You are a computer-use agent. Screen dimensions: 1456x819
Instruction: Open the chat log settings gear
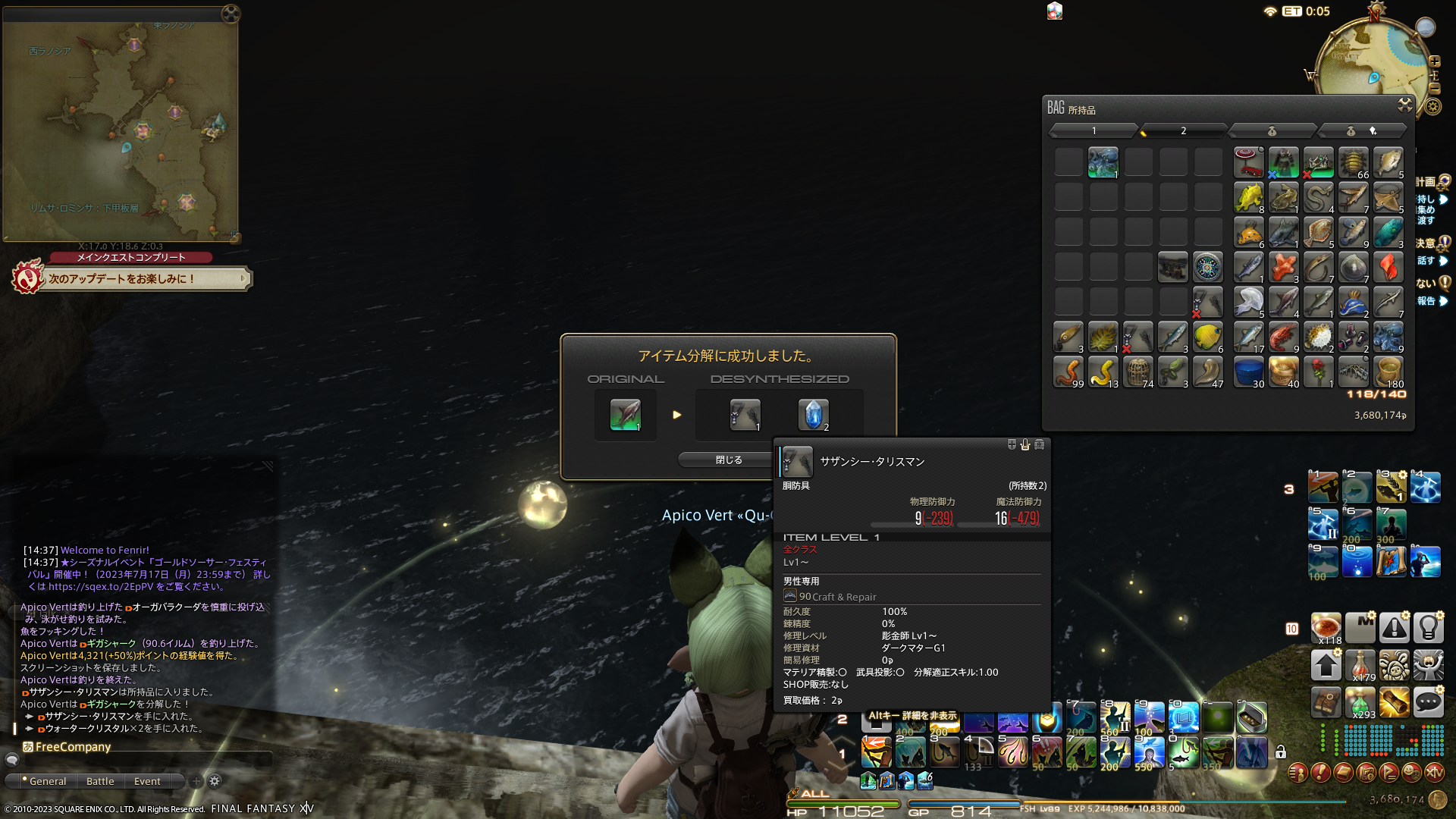point(215,781)
